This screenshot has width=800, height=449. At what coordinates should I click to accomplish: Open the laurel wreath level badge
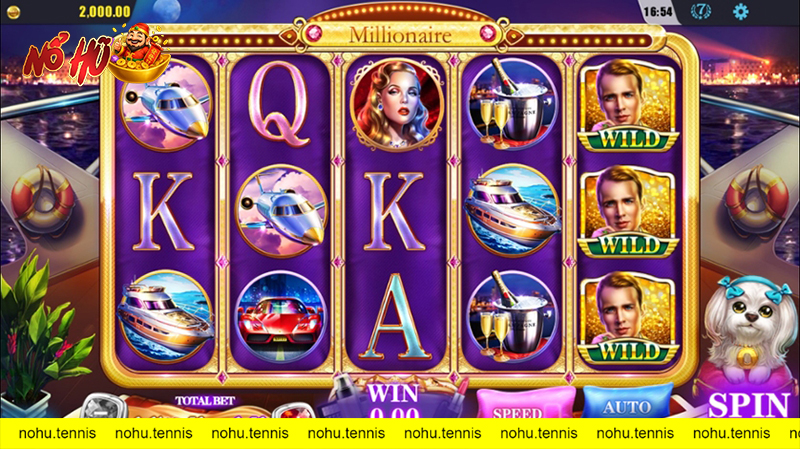pyautogui.click(x=703, y=12)
